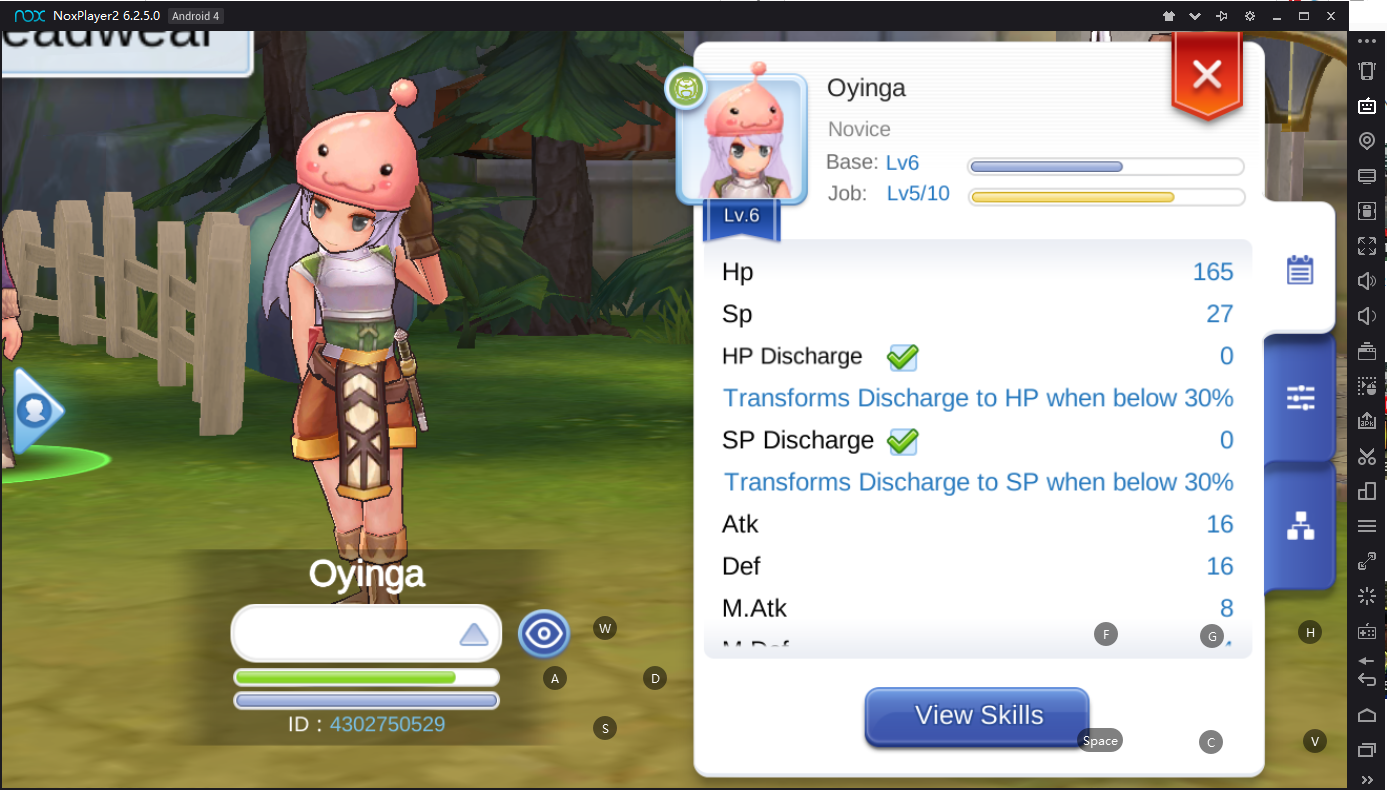1387x791 pixels.
Task: Open View Skills
Action: [977, 716]
